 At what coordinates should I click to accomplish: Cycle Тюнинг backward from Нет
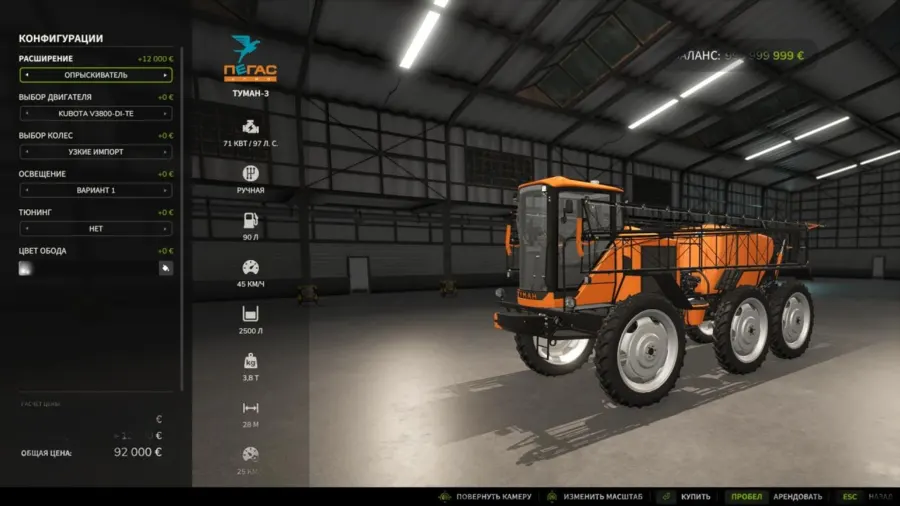pos(26,228)
